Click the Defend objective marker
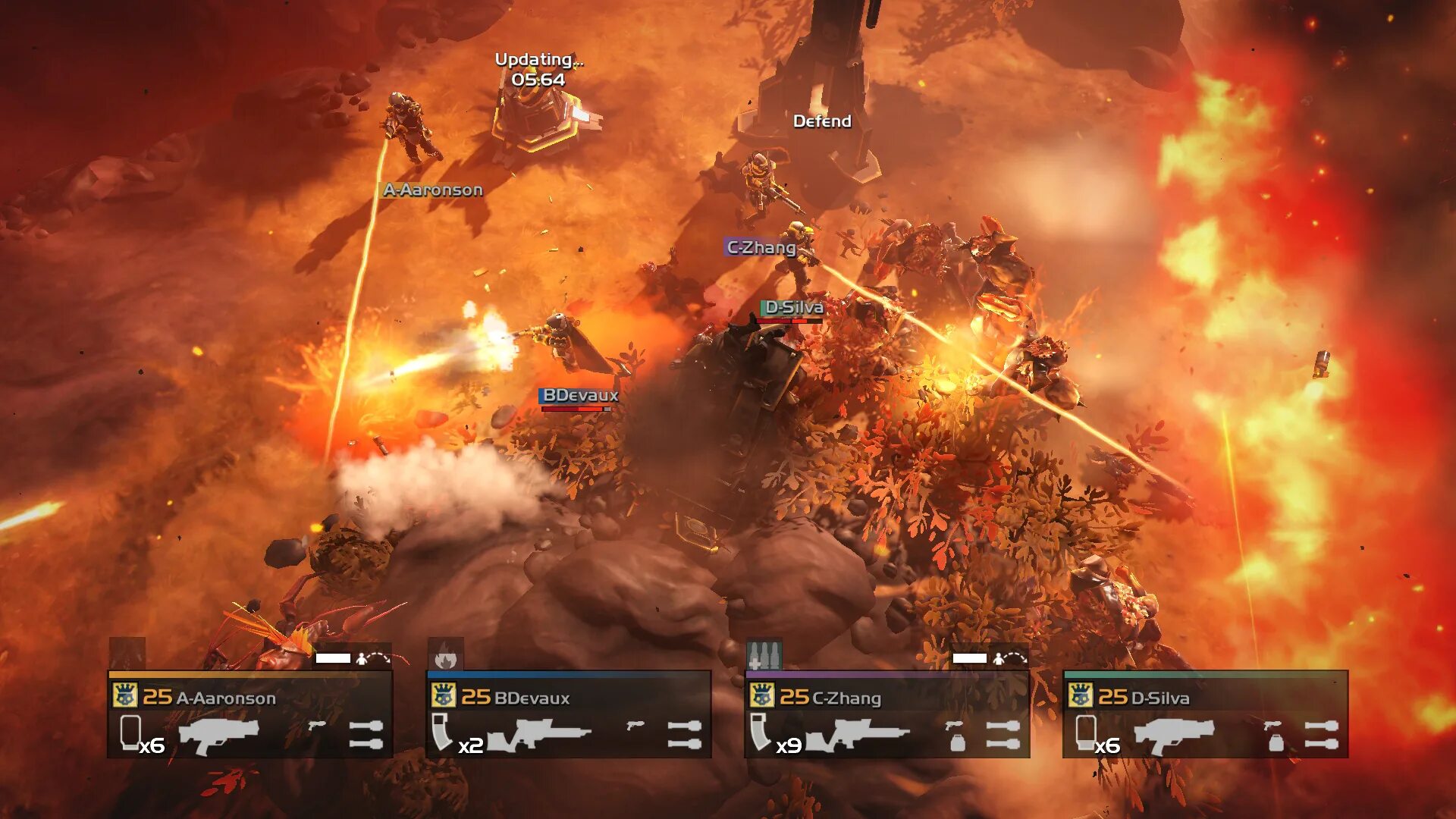 click(822, 121)
